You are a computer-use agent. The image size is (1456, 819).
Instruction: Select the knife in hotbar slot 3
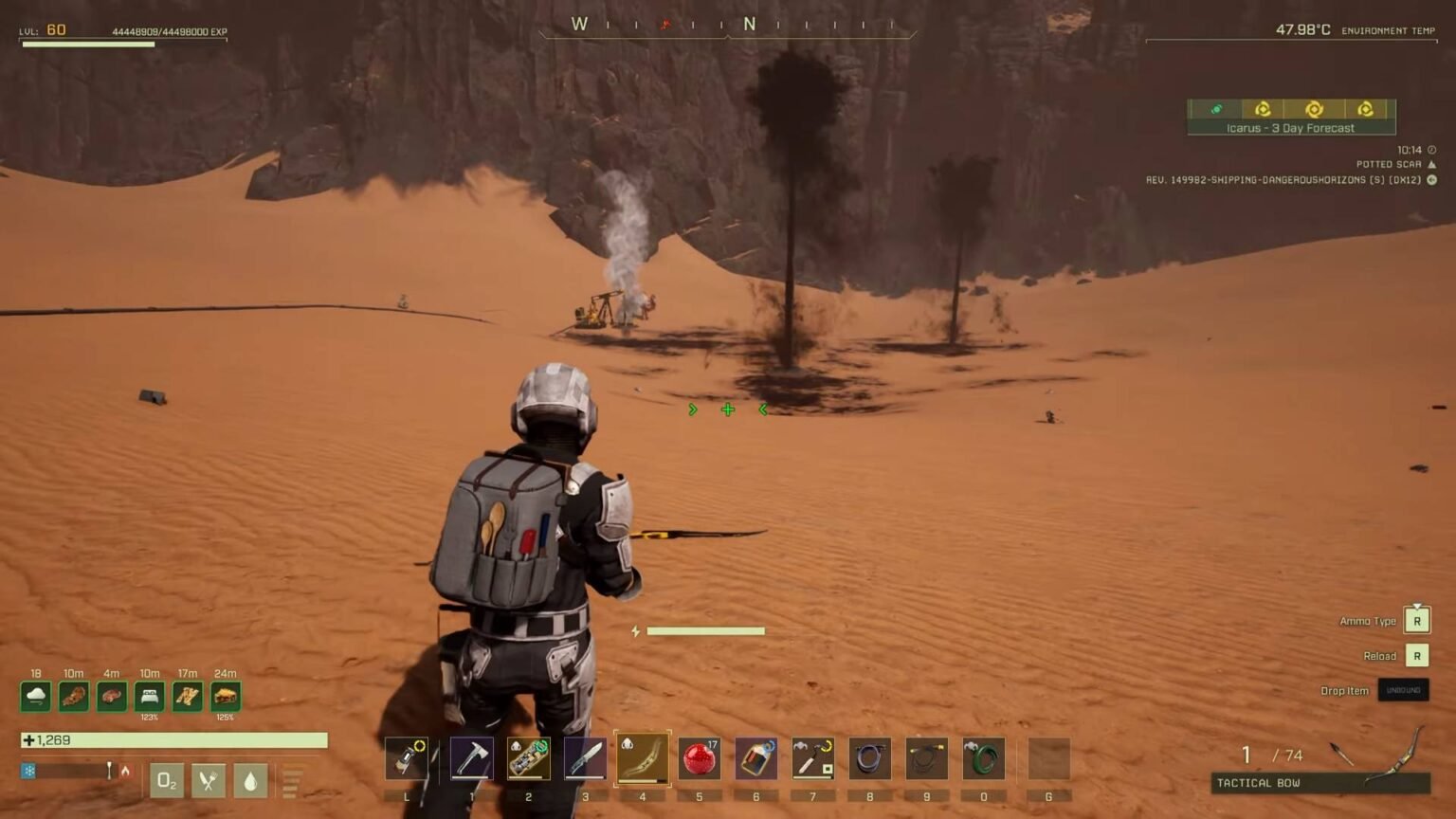coord(585,757)
